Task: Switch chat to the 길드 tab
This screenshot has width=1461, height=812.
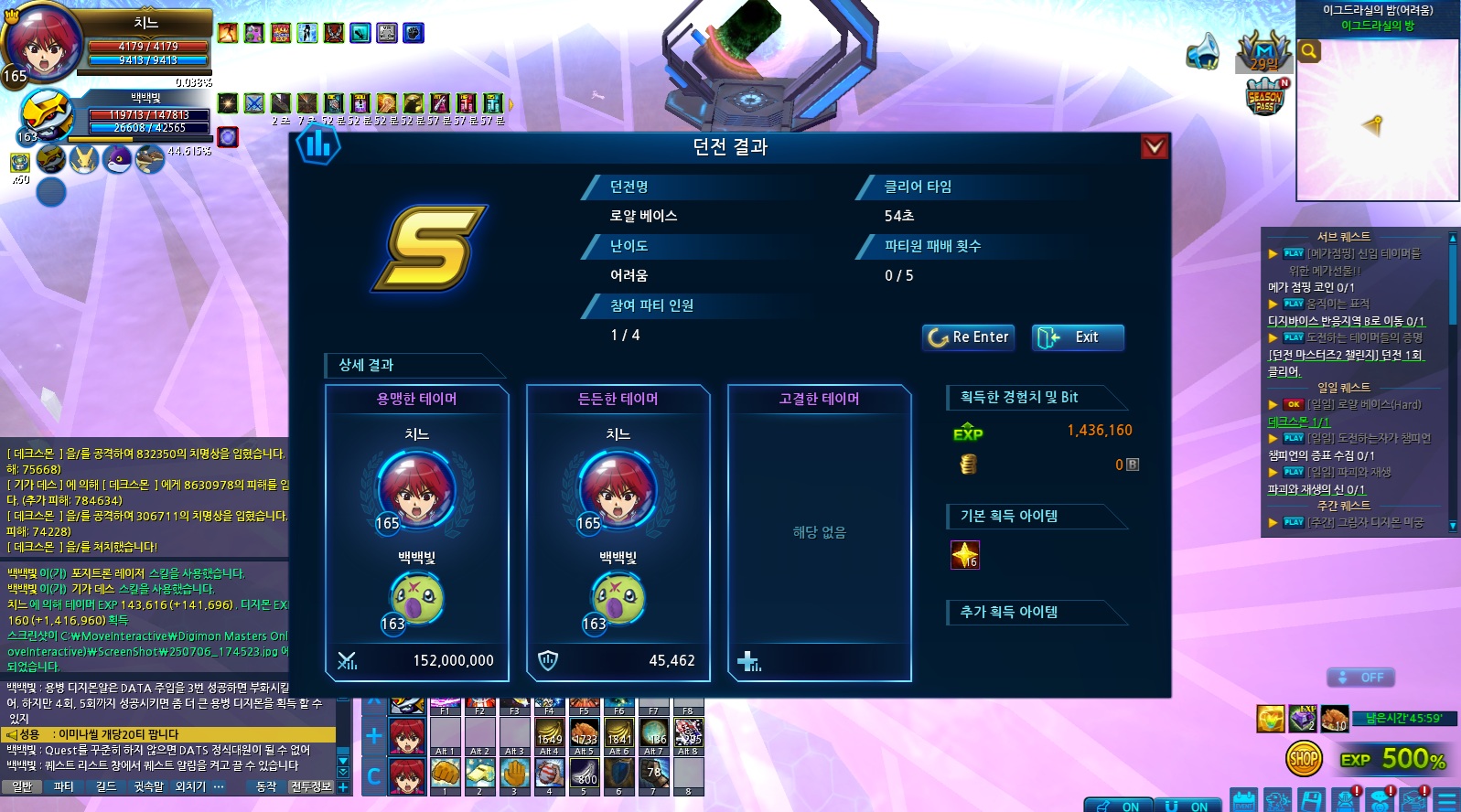Action: click(105, 786)
